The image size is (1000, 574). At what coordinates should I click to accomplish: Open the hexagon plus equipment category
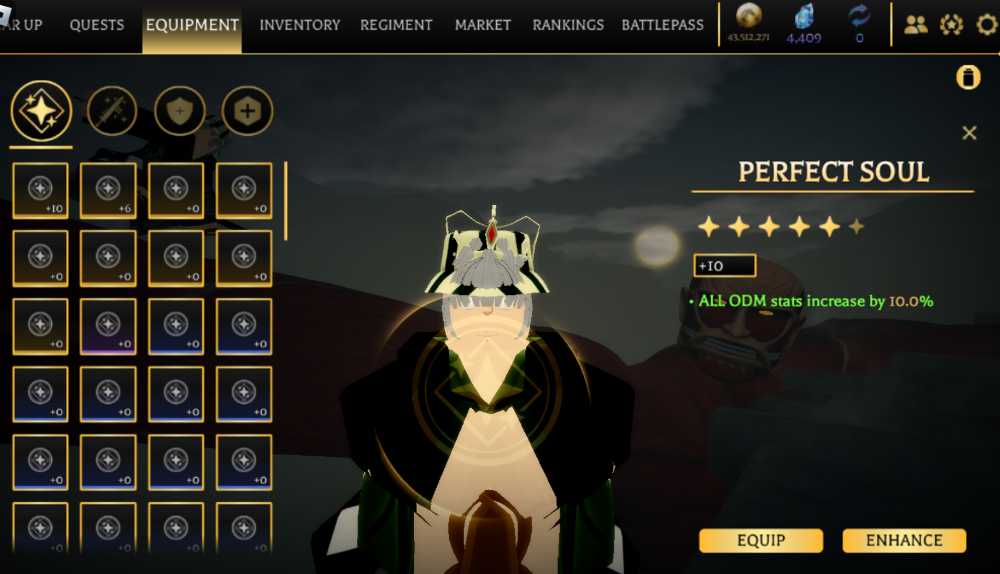tap(247, 111)
